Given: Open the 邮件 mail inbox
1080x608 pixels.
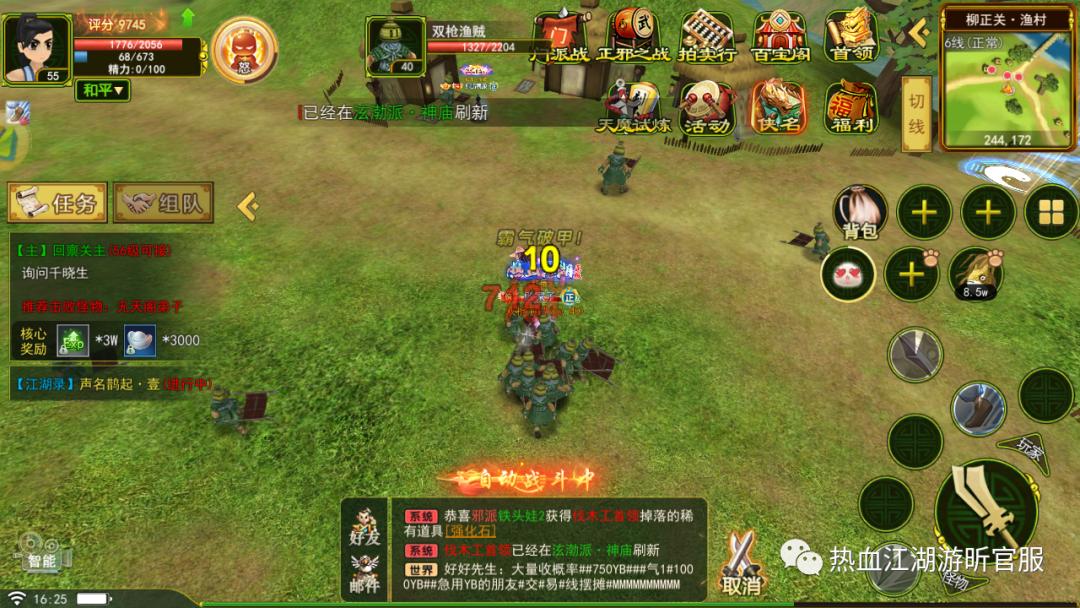Looking at the screenshot, I should (366, 573).
